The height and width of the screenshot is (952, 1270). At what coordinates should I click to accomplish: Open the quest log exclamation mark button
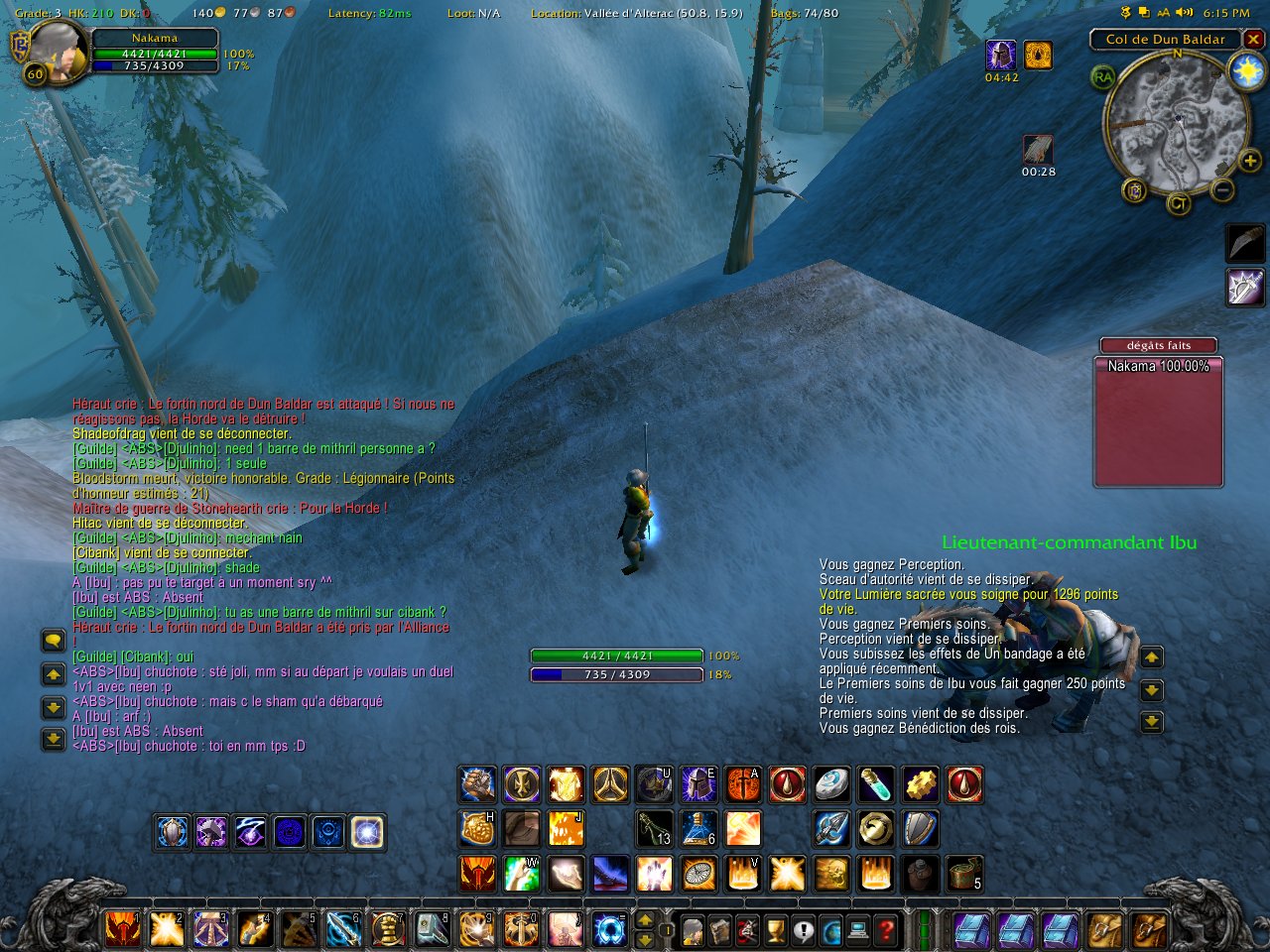tap(804, 930)
